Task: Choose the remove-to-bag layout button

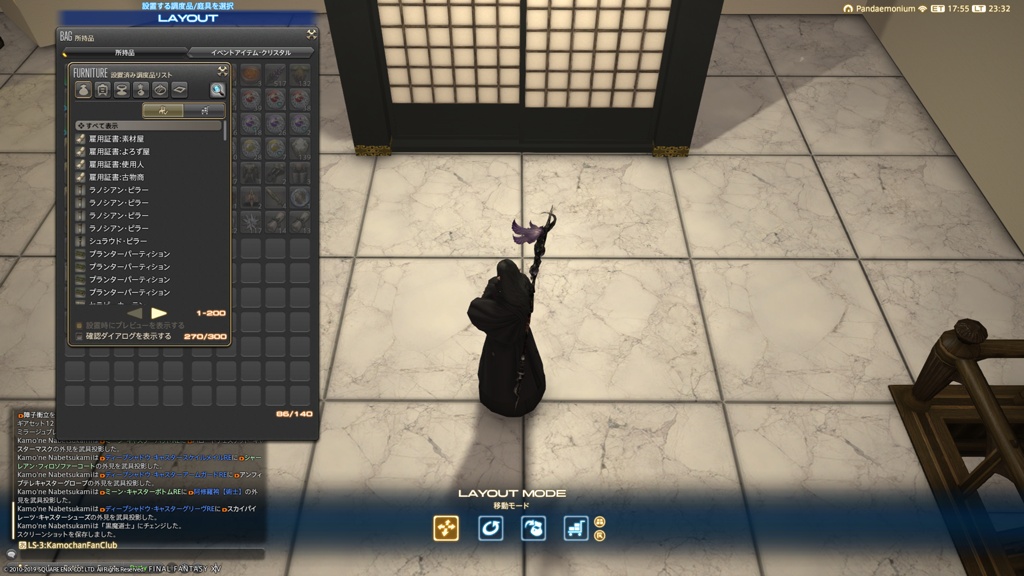Action: click(533, 528)
